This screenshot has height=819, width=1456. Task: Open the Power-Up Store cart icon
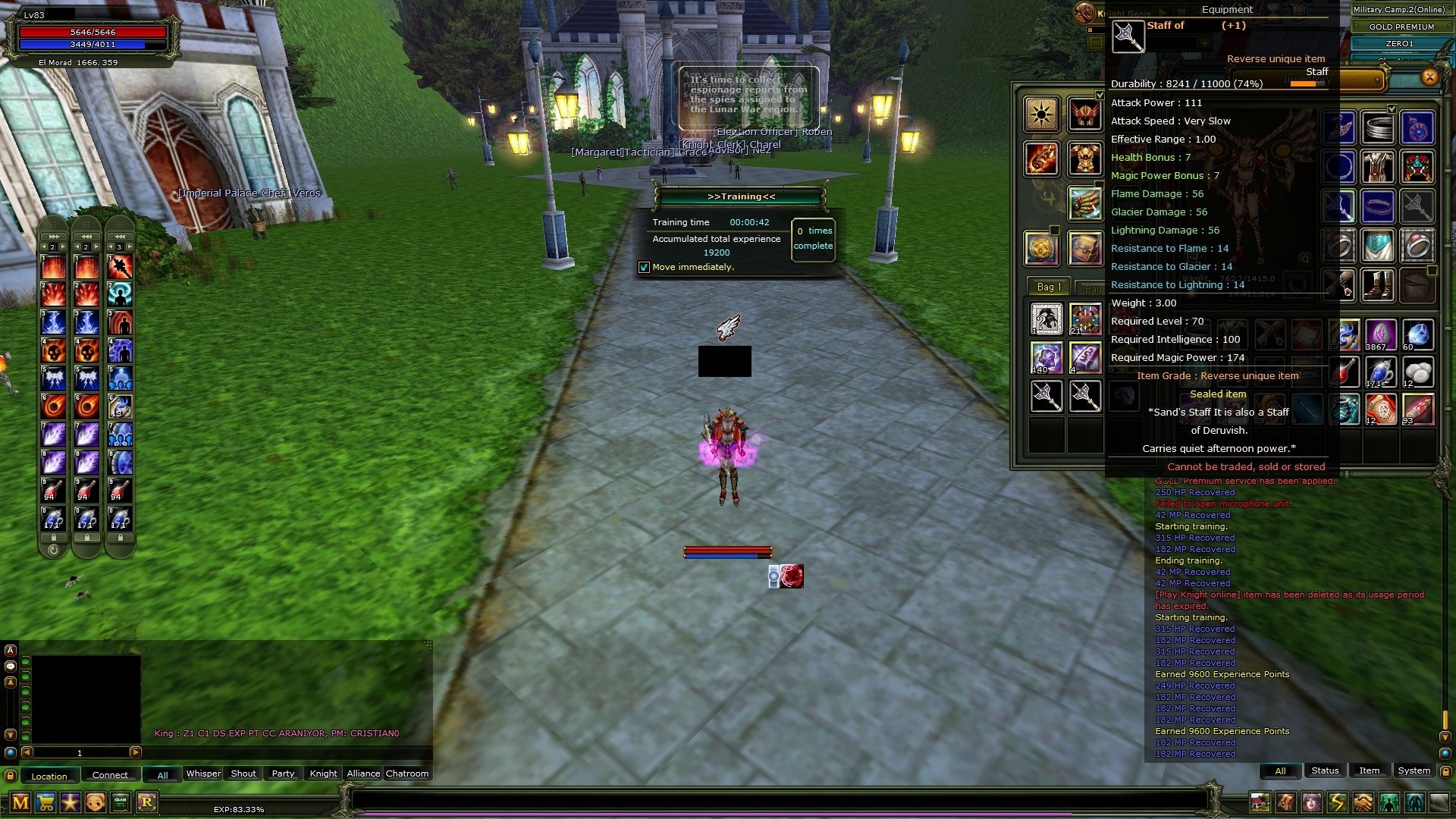pyautogui.click(x=45, y=802)
